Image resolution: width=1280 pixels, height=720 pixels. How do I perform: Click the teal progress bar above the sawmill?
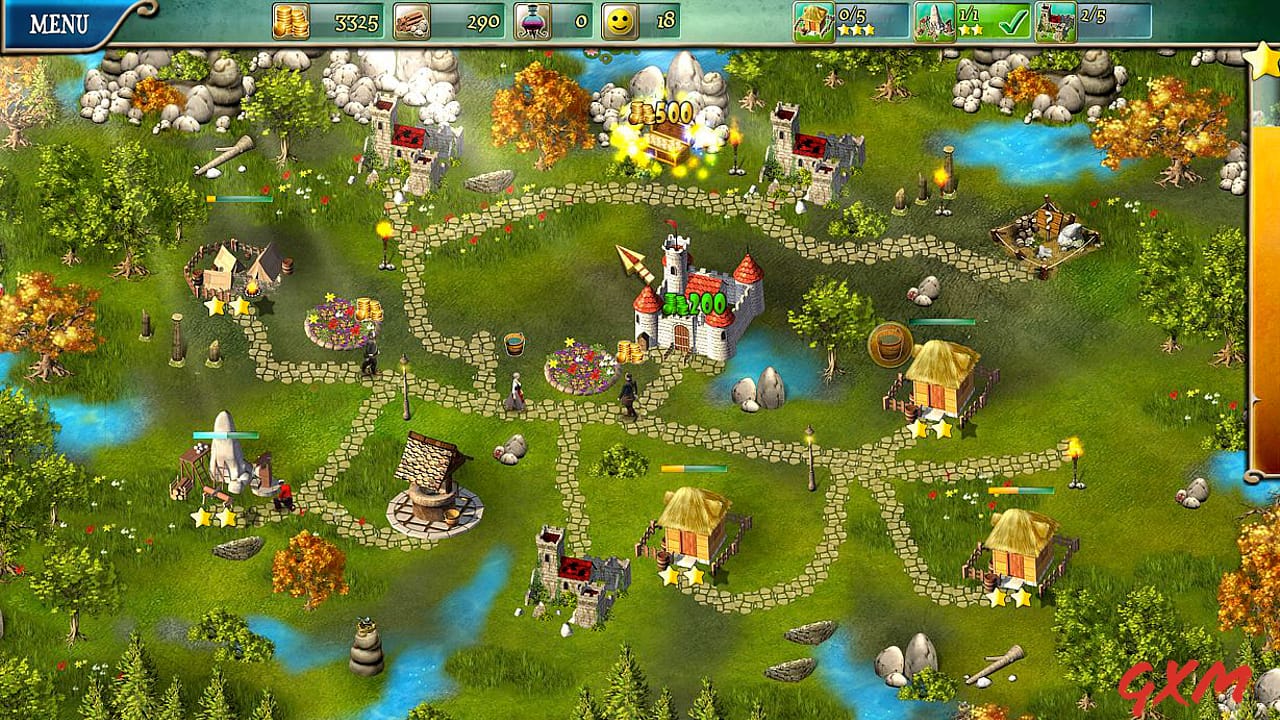point(225,435)
